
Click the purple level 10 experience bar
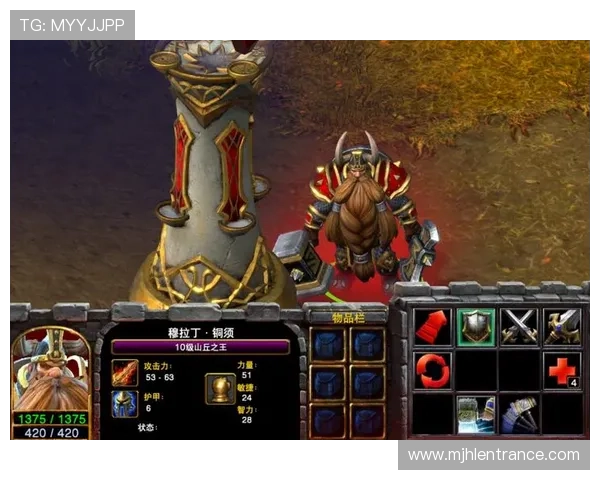point(200,347)
